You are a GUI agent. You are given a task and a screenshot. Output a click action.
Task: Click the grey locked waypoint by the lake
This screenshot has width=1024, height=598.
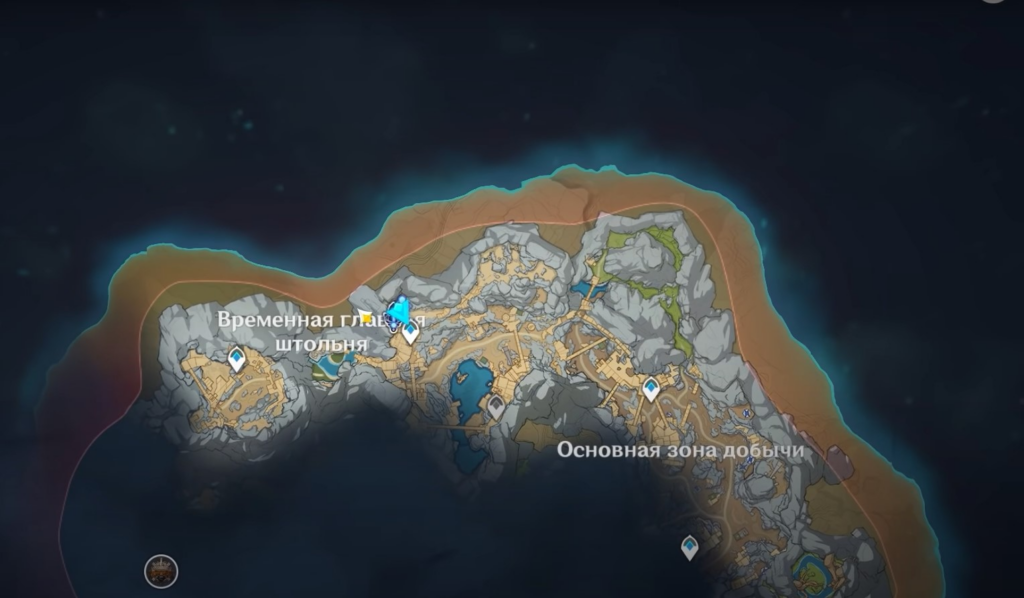pos(496,405)
